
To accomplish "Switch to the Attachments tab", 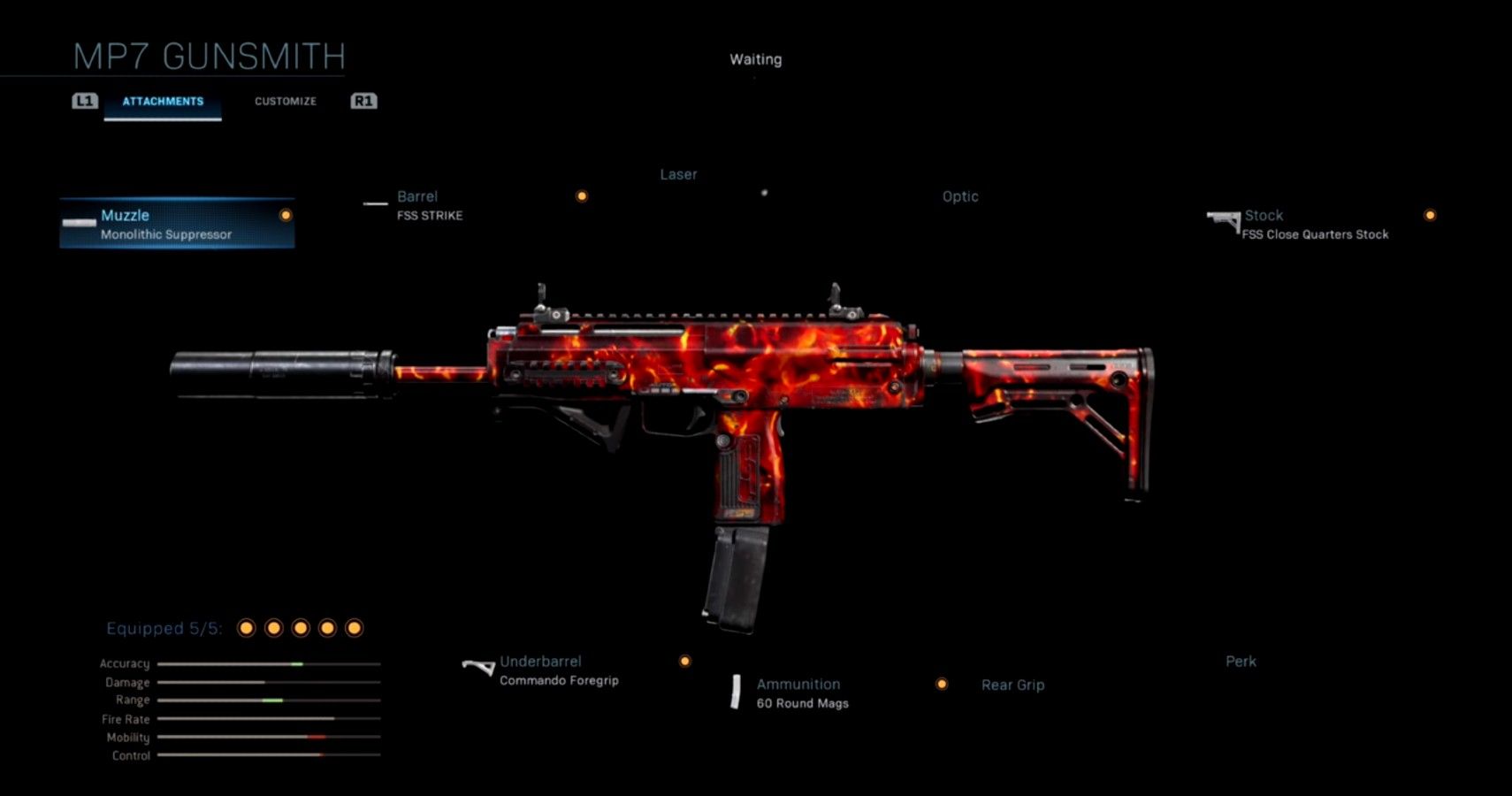I will click(163, 101).
